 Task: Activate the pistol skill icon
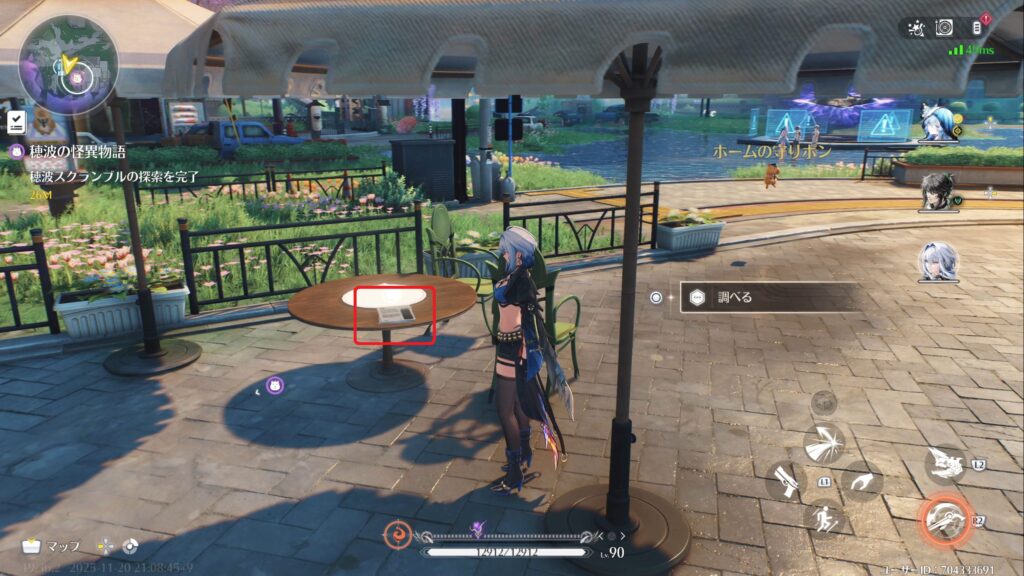click(786, 482)
